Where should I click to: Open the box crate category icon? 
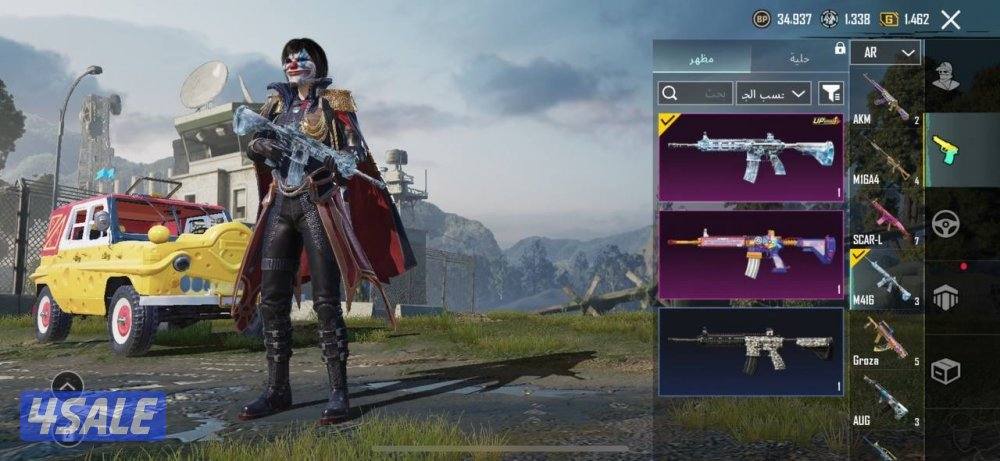pos(945,371)
